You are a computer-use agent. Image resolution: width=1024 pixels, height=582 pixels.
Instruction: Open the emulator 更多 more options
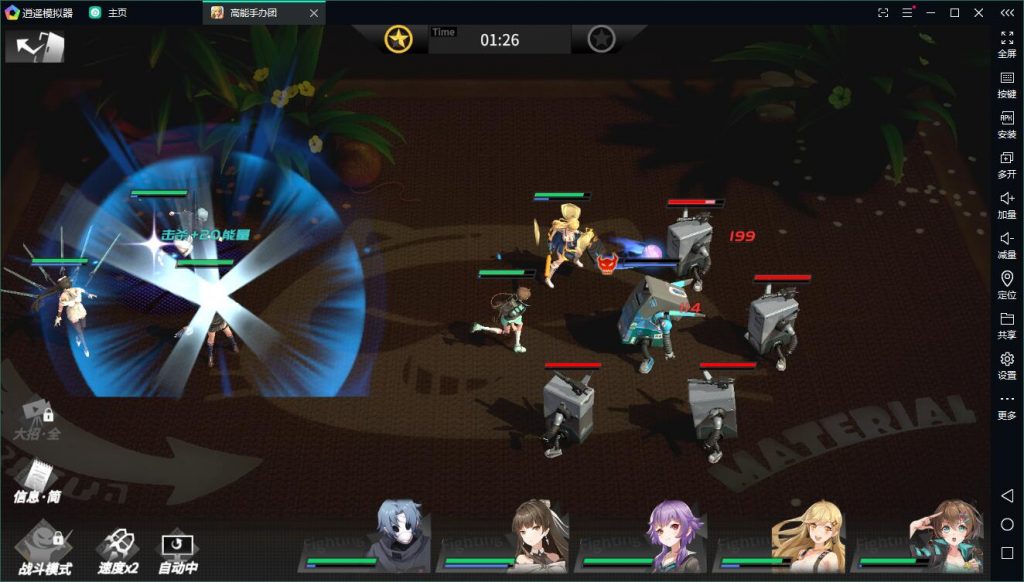click(x=1006, y=405)
